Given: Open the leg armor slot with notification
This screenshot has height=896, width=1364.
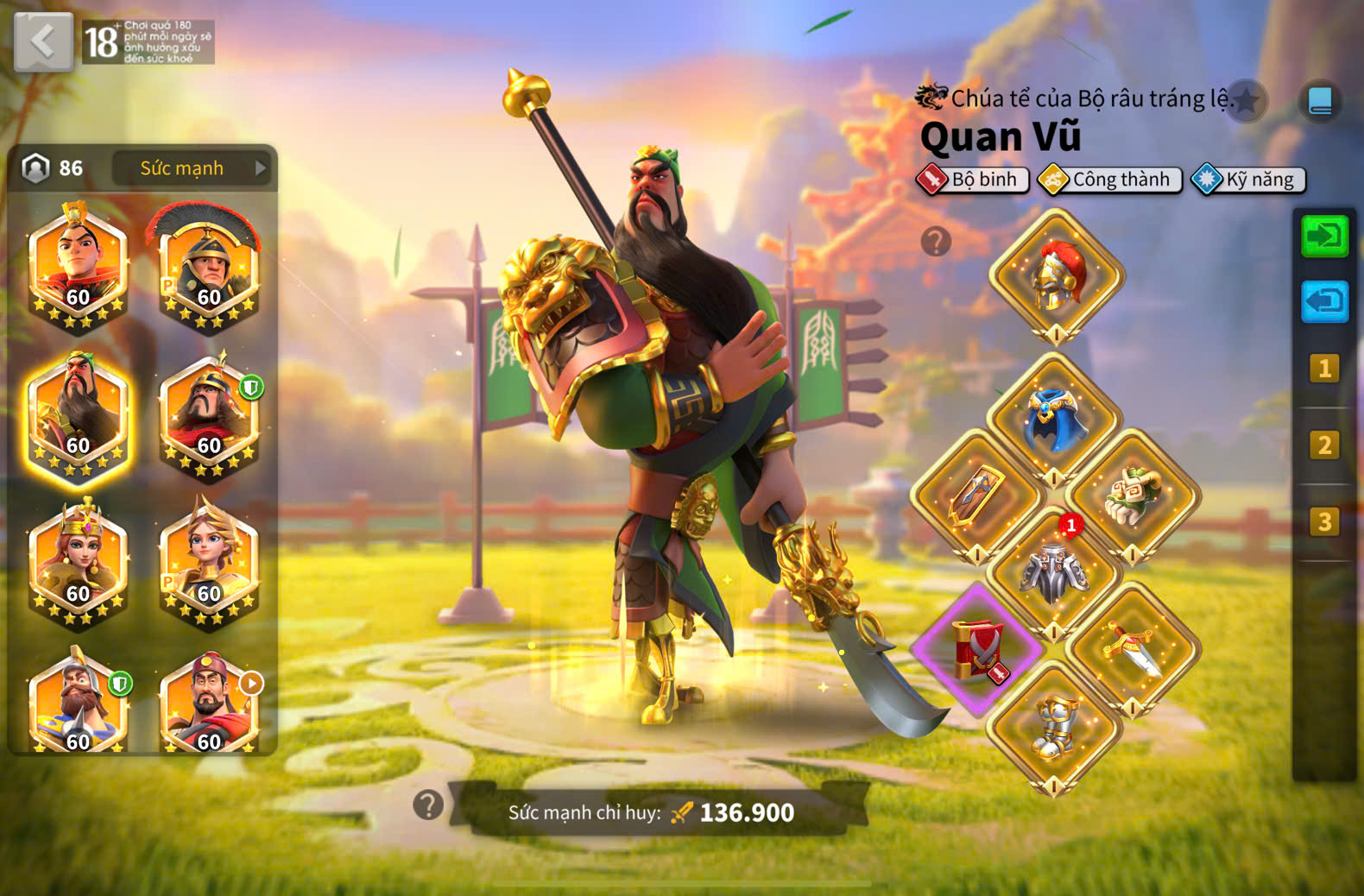Looking at the screenshot, I should pos(1055,573).
